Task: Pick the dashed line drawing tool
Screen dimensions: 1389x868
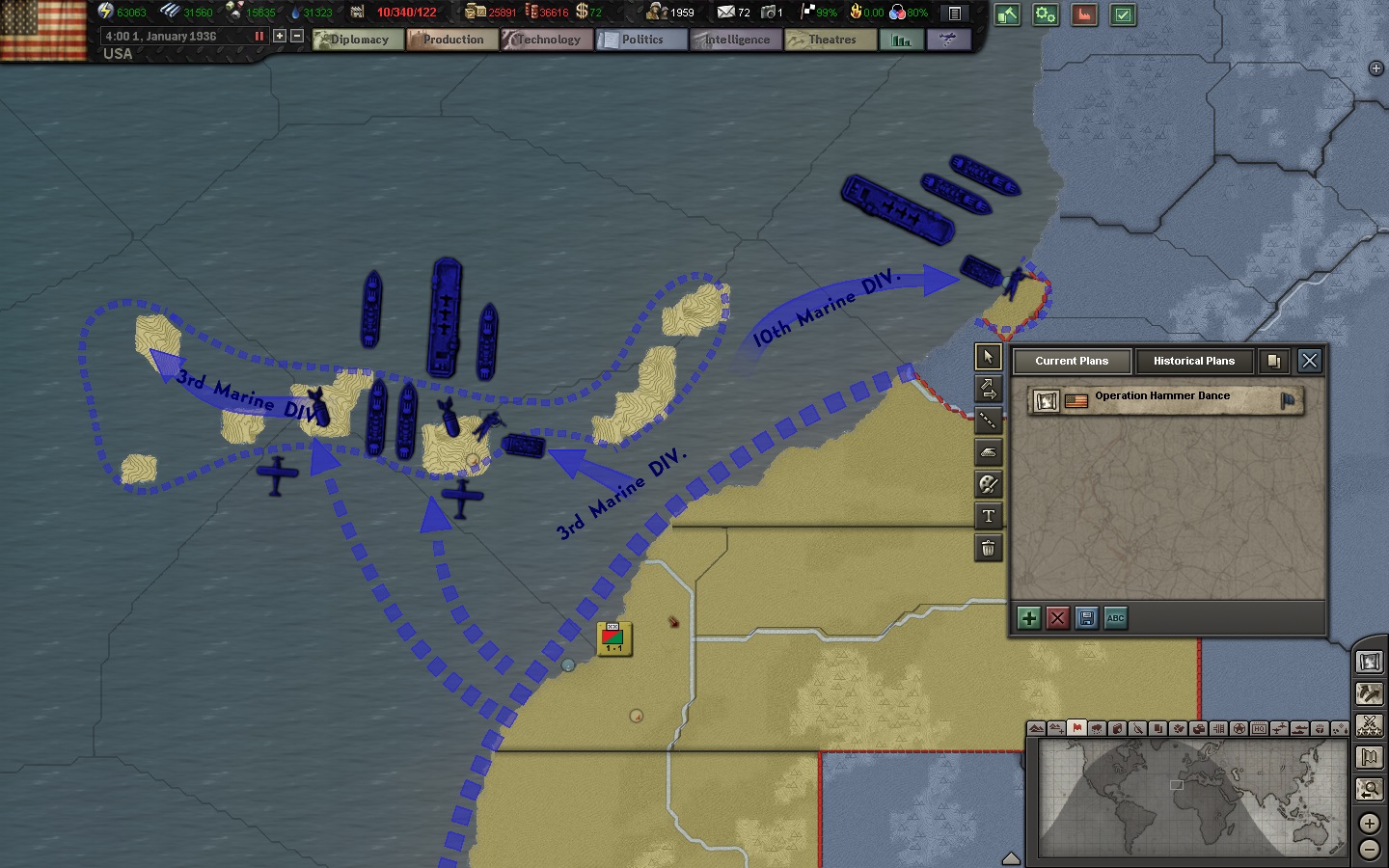Action: click(x=988, y=420)
